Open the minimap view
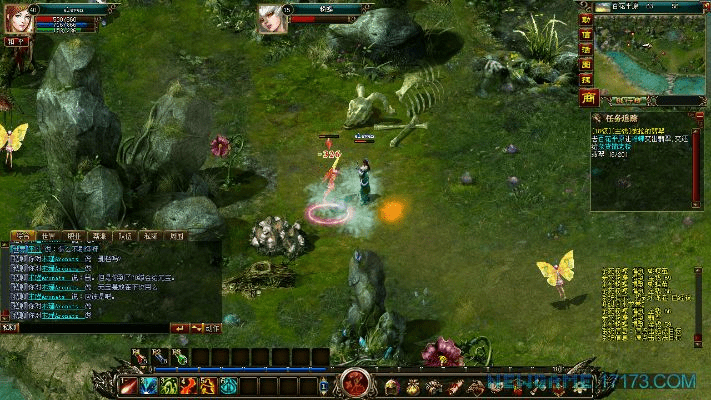Screen dimensions: 711x400 click(x=652, y=58)
